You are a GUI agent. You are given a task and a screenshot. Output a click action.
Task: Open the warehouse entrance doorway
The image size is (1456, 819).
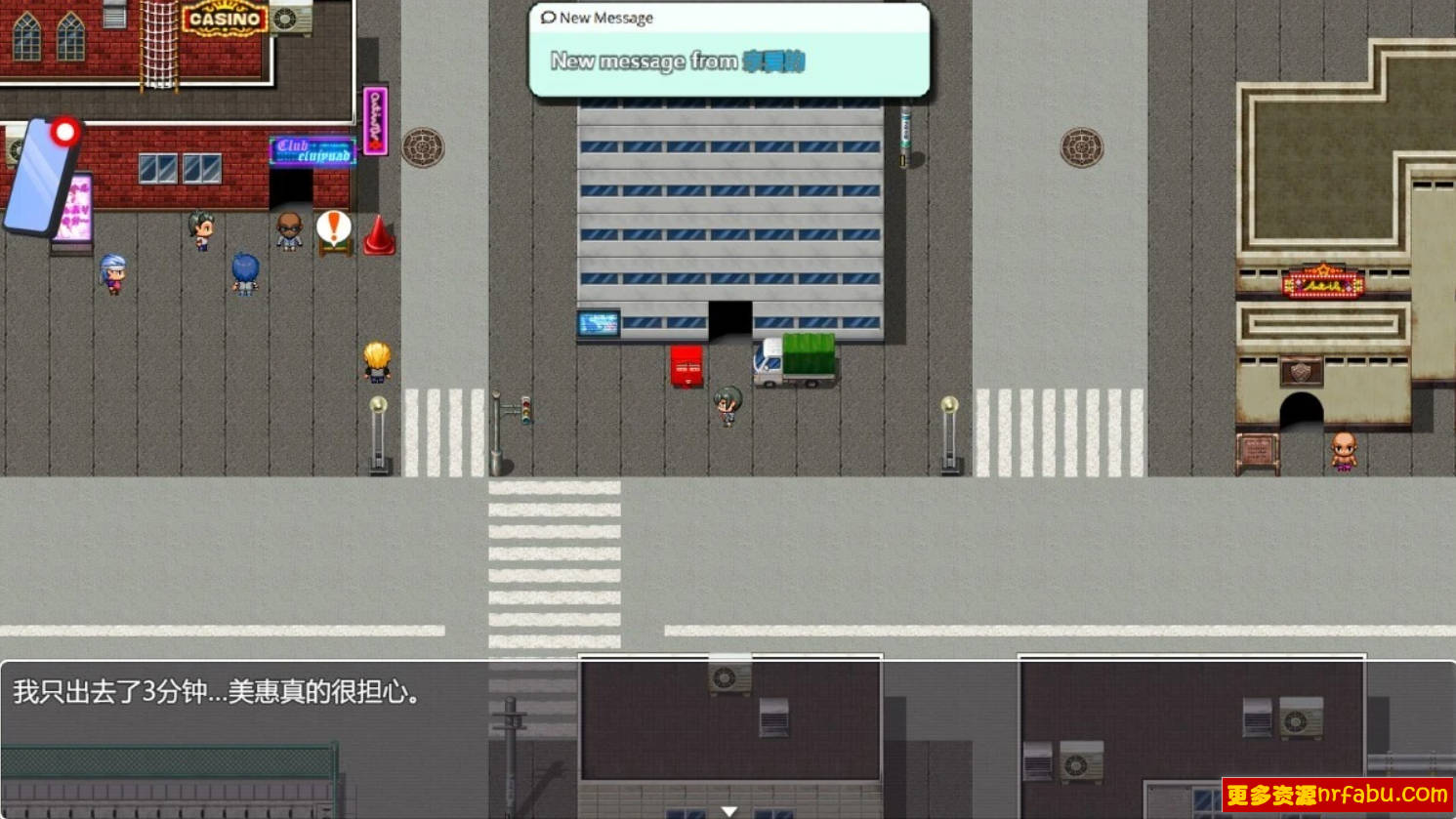tap(730, 318)
